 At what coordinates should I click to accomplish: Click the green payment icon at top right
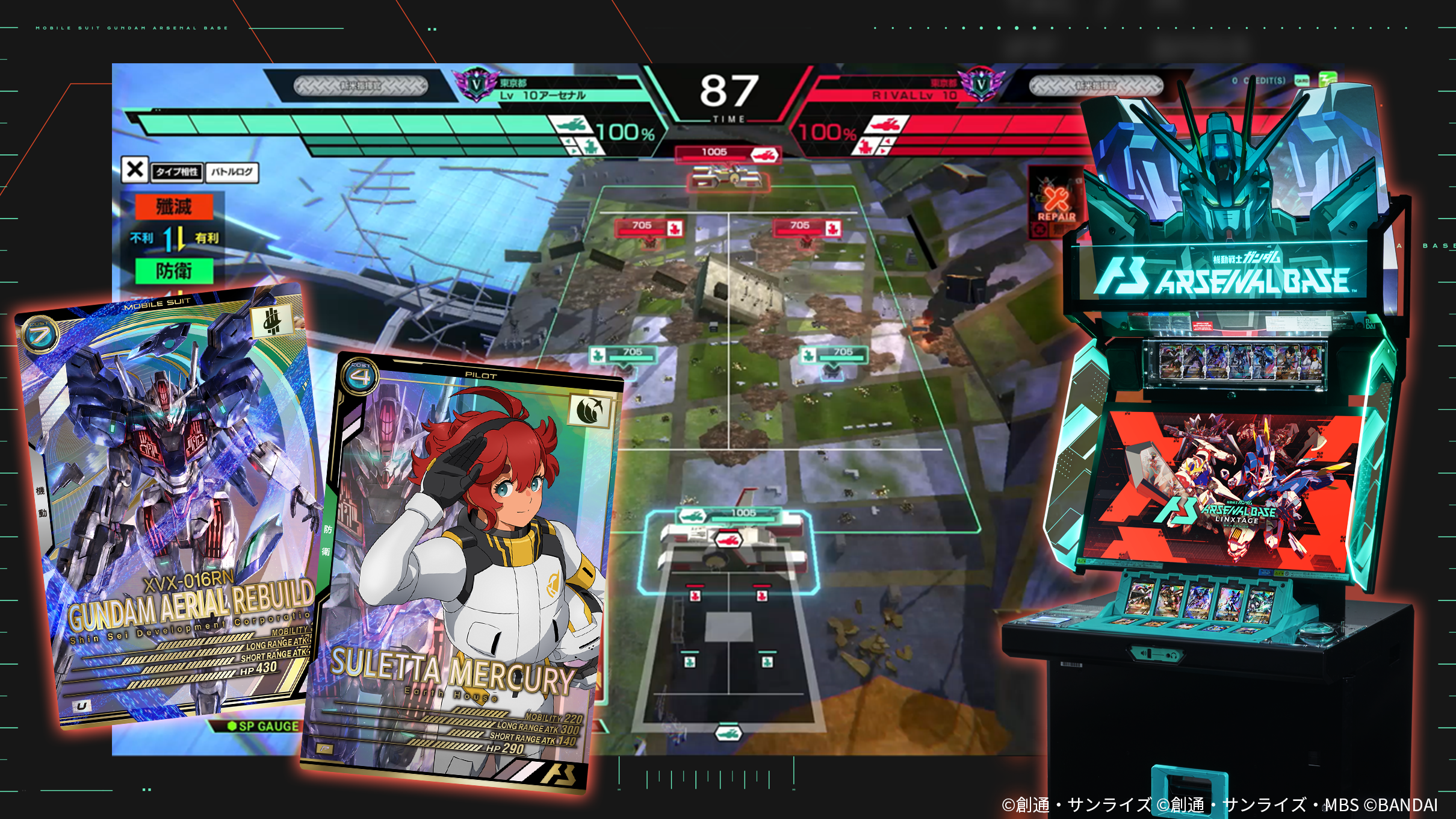[x=1328, y=79]
